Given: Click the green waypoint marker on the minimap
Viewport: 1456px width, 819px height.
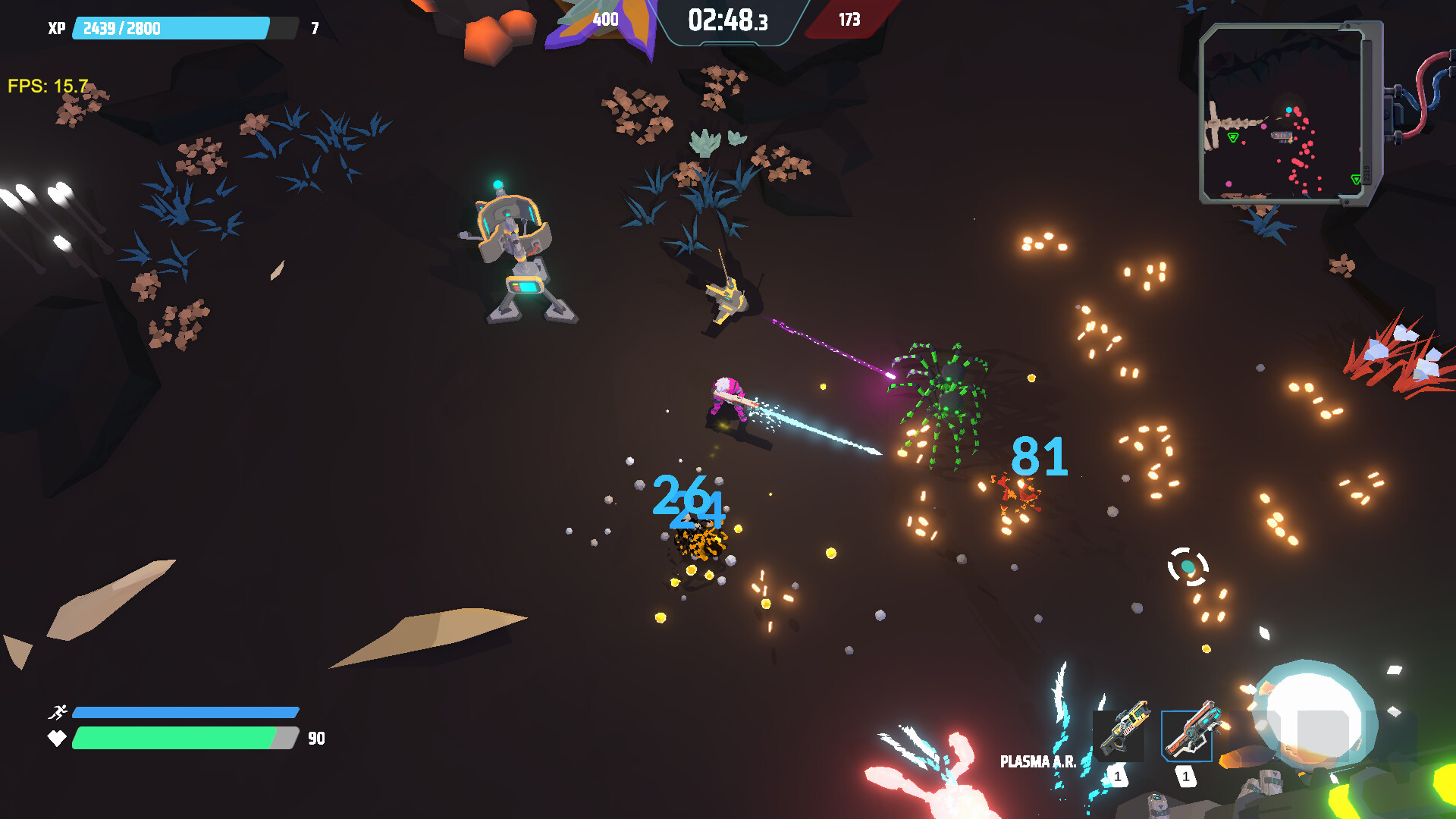Looking at the screenshot, I should point(1234,137).
